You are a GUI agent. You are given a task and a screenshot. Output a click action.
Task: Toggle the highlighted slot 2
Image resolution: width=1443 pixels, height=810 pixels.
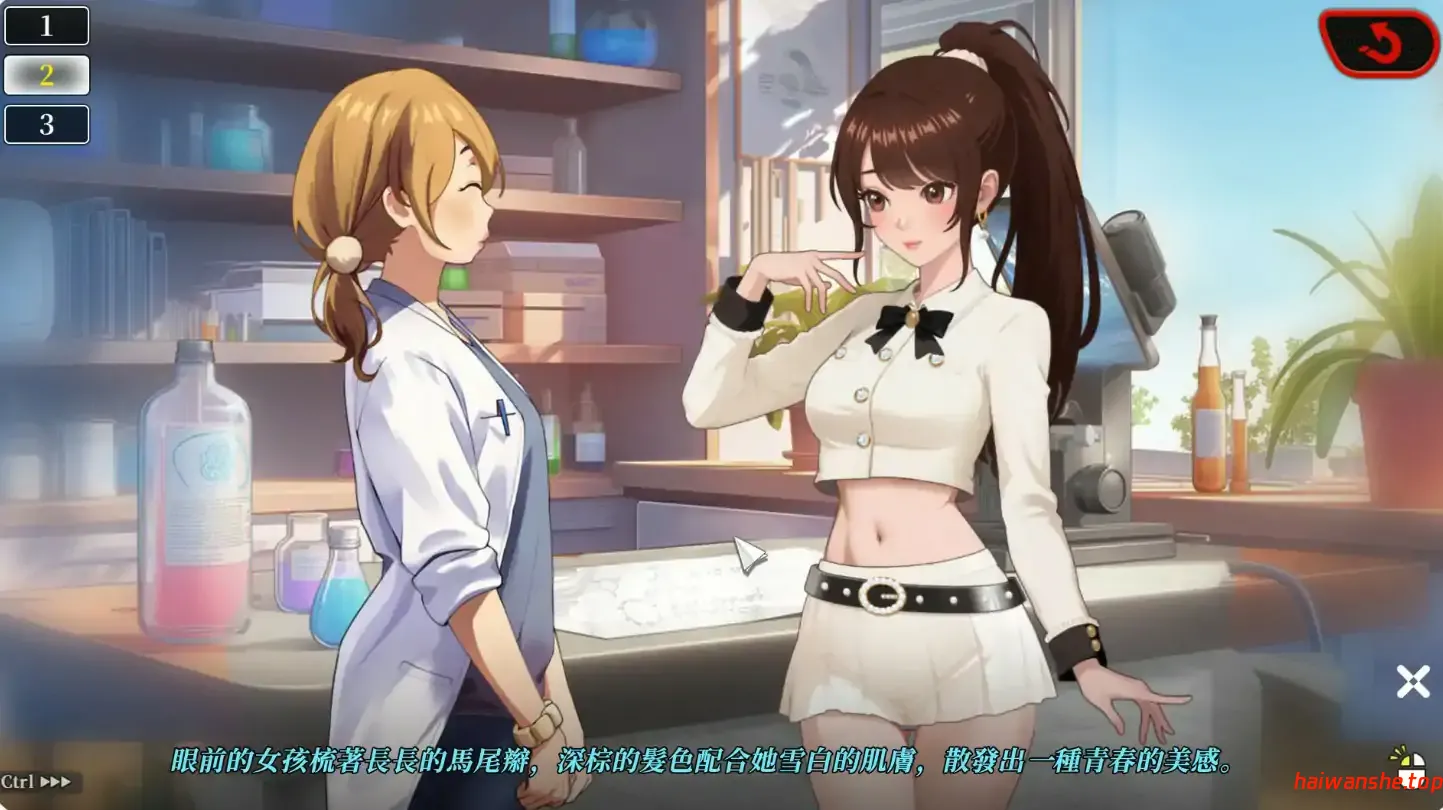46,75
